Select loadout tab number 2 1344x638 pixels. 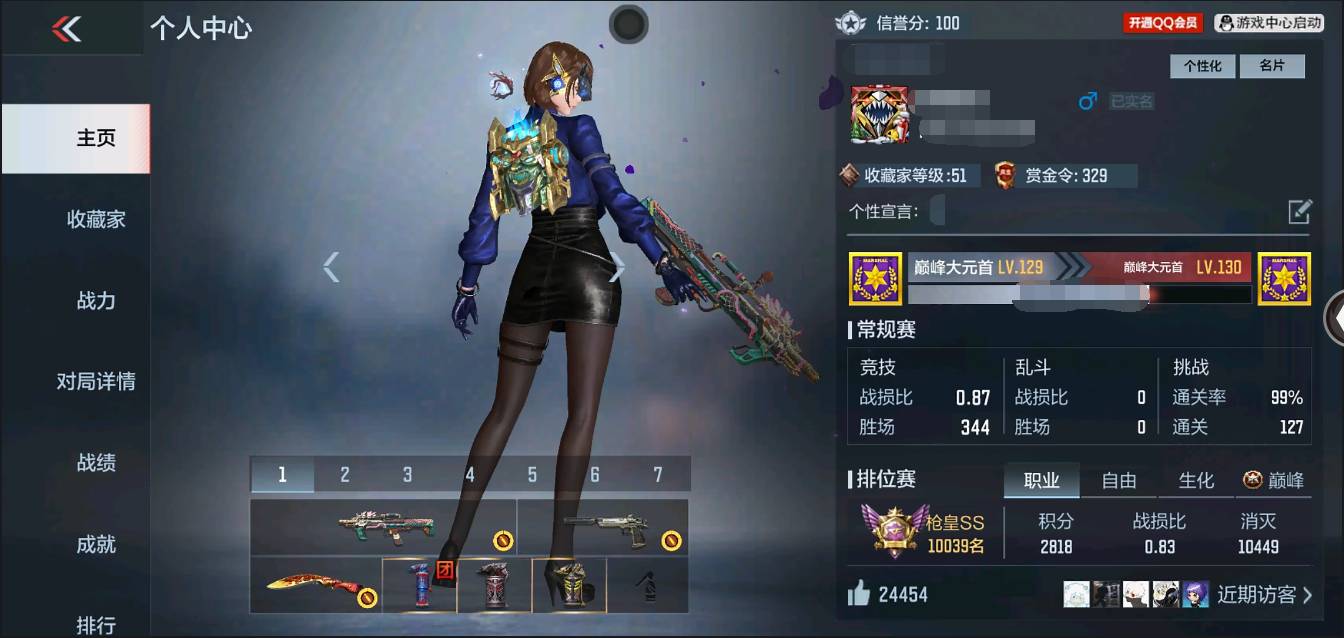pyautogui.click(x=345, y=475)
